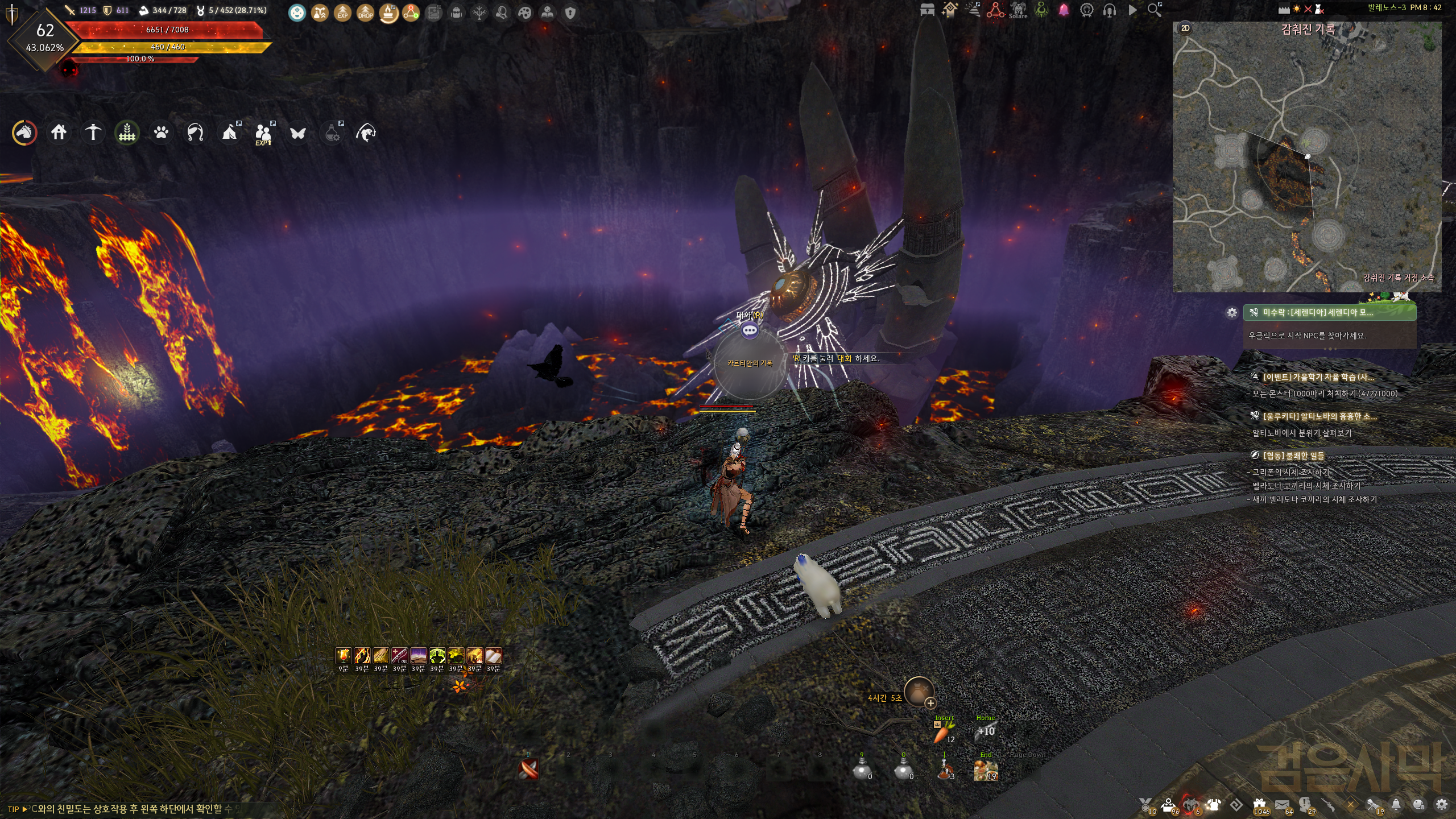
Task: Click the Hidden Records minimap
Action: 1307,159
